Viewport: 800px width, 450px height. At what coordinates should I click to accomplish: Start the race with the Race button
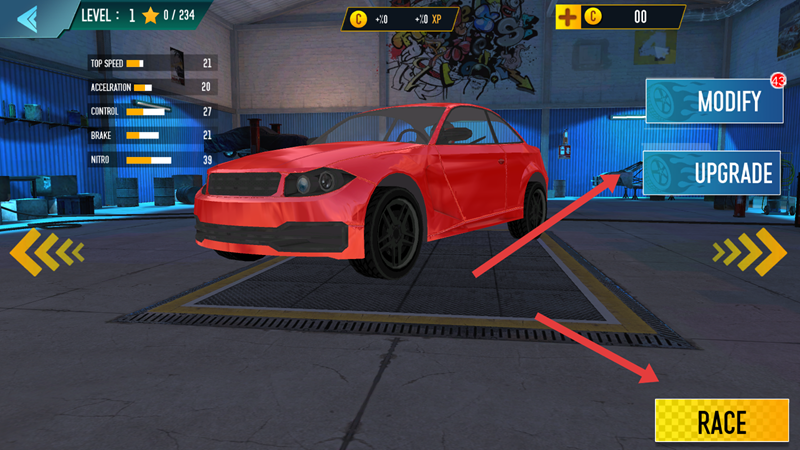(721, 421)
